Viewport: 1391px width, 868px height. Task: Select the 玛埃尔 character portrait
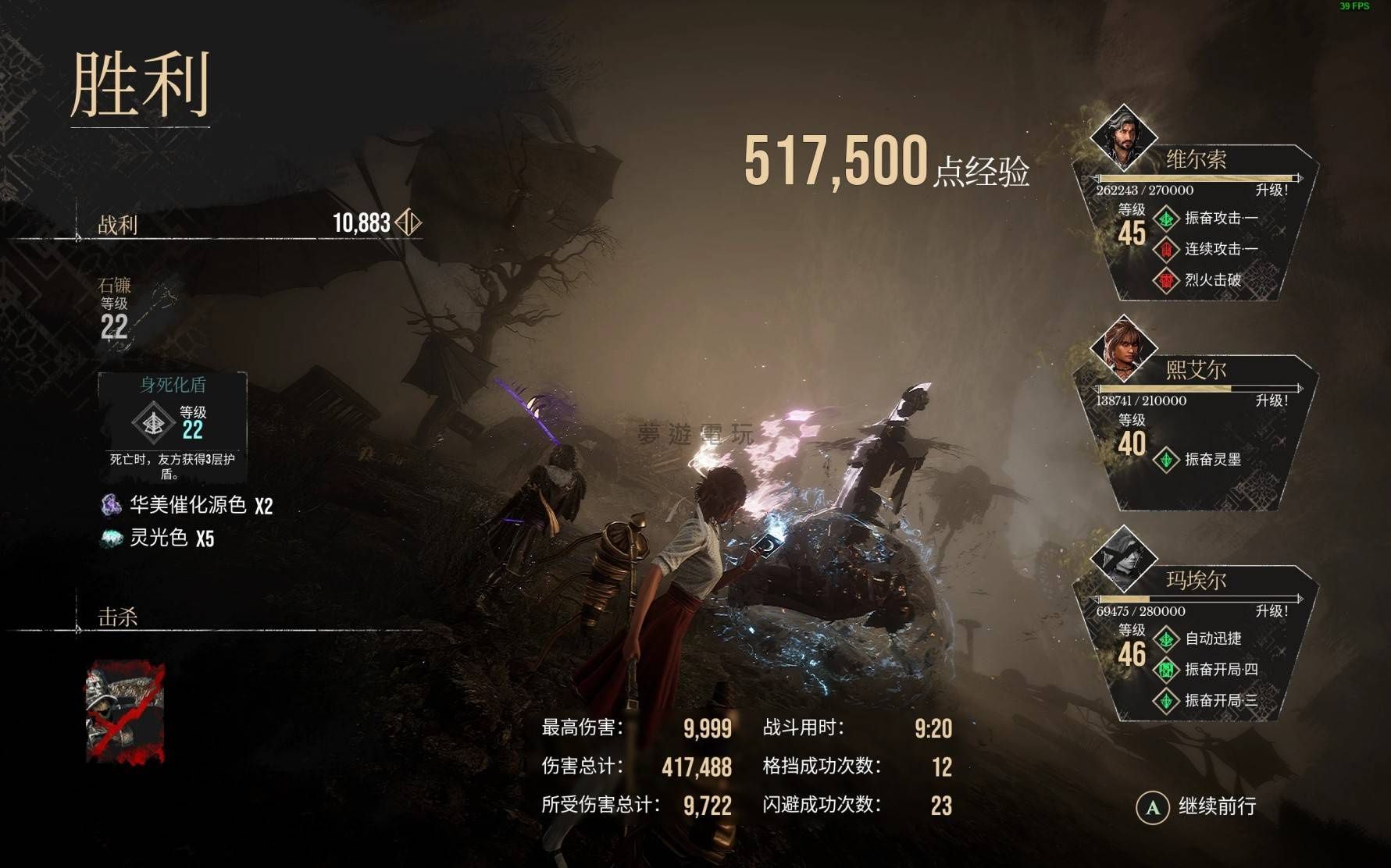coord(1123,559)
